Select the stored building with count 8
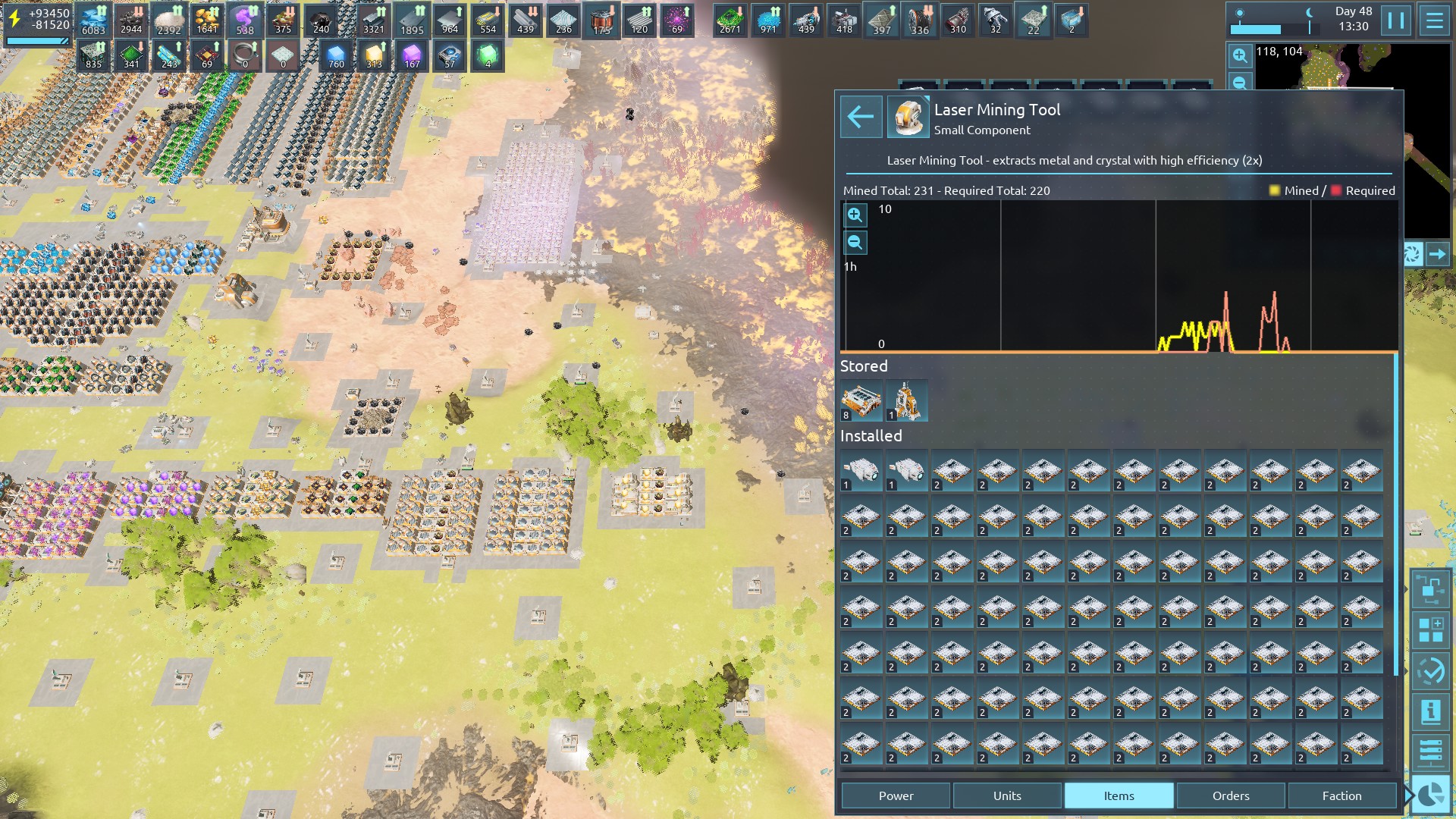This screenshot has width=1456, height=819. (x=861, y=401)
